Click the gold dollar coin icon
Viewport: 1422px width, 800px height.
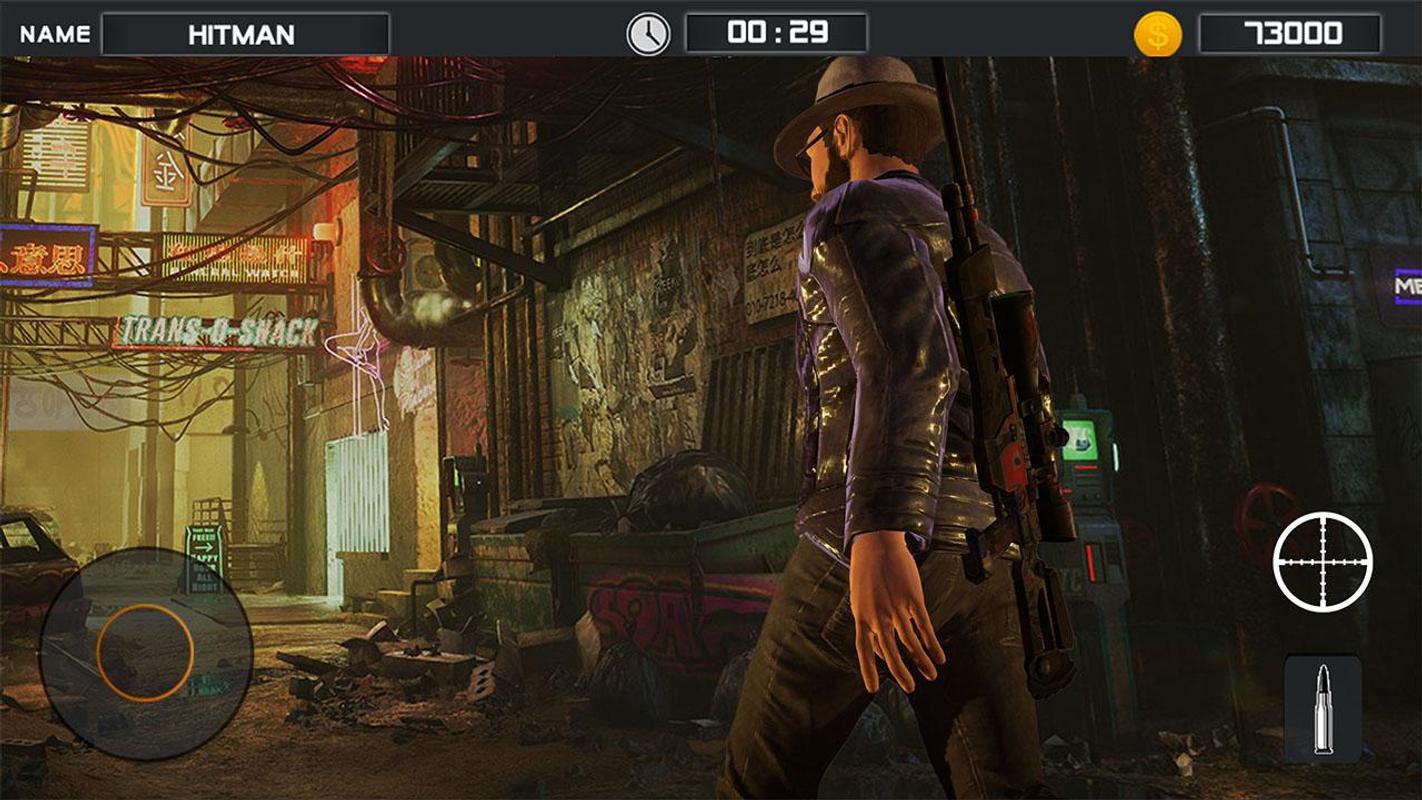pyautogui.click(x=1157, y=35)
